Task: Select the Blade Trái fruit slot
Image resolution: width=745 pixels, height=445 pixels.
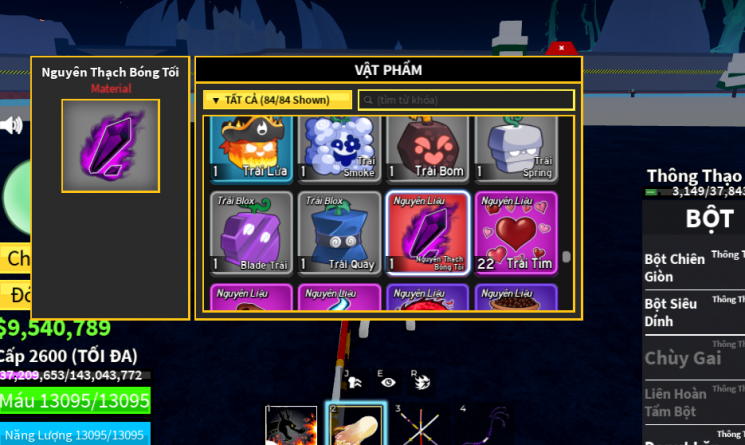Action: coord(251,233)
